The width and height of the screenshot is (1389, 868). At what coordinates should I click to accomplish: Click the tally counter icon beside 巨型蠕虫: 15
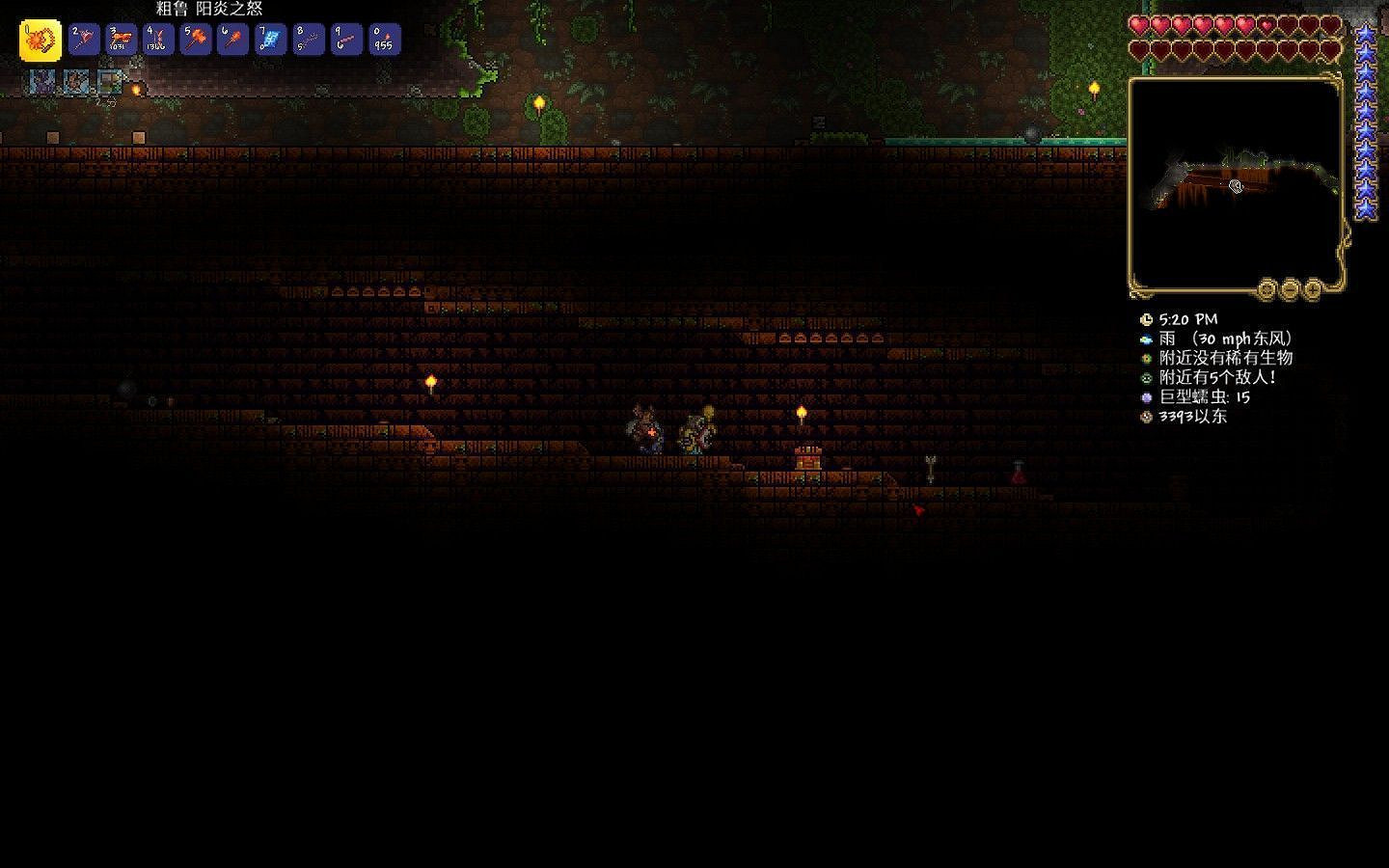point(1145,397)
